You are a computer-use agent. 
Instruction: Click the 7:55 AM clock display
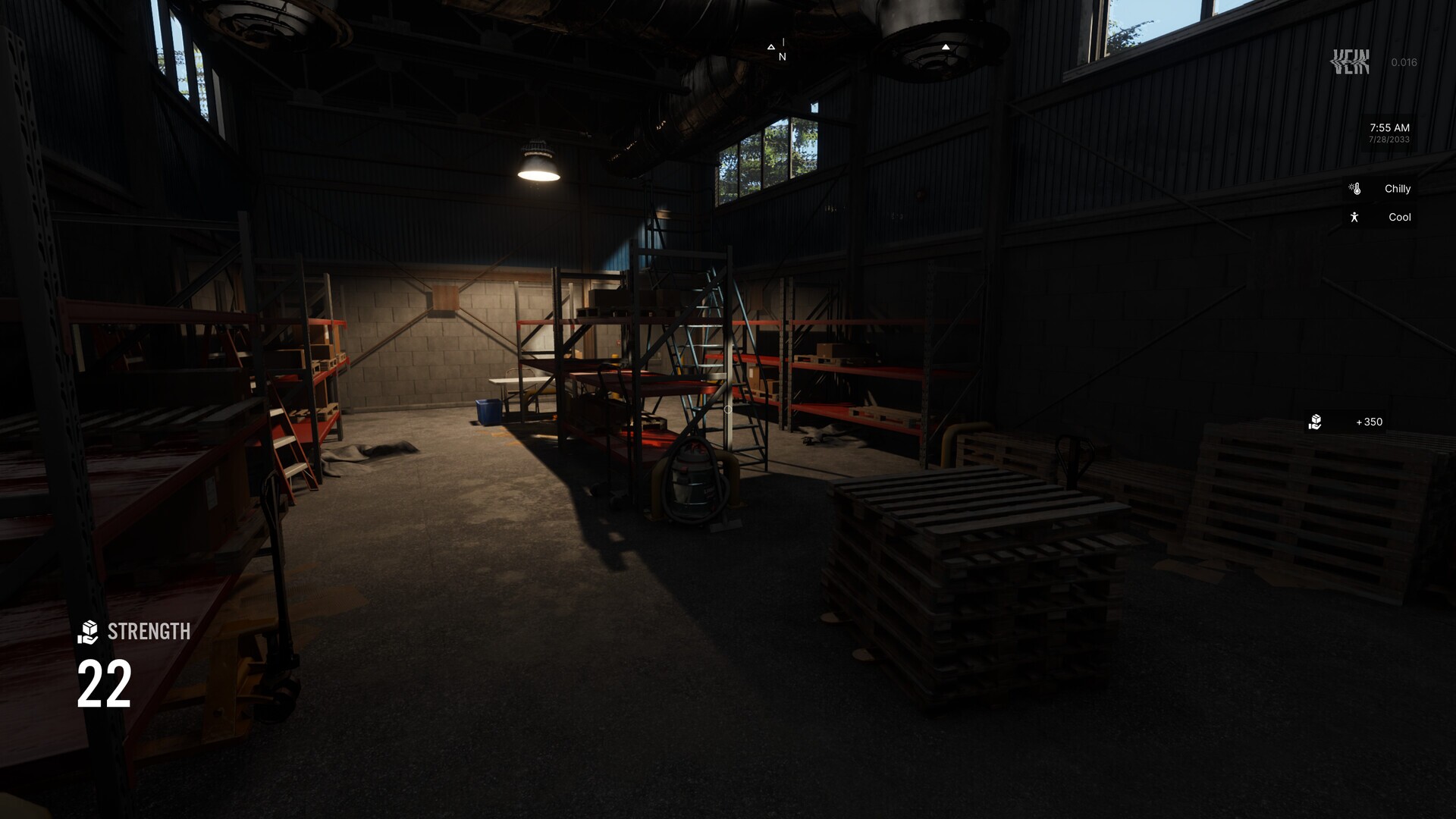[x=1389, y=128]
